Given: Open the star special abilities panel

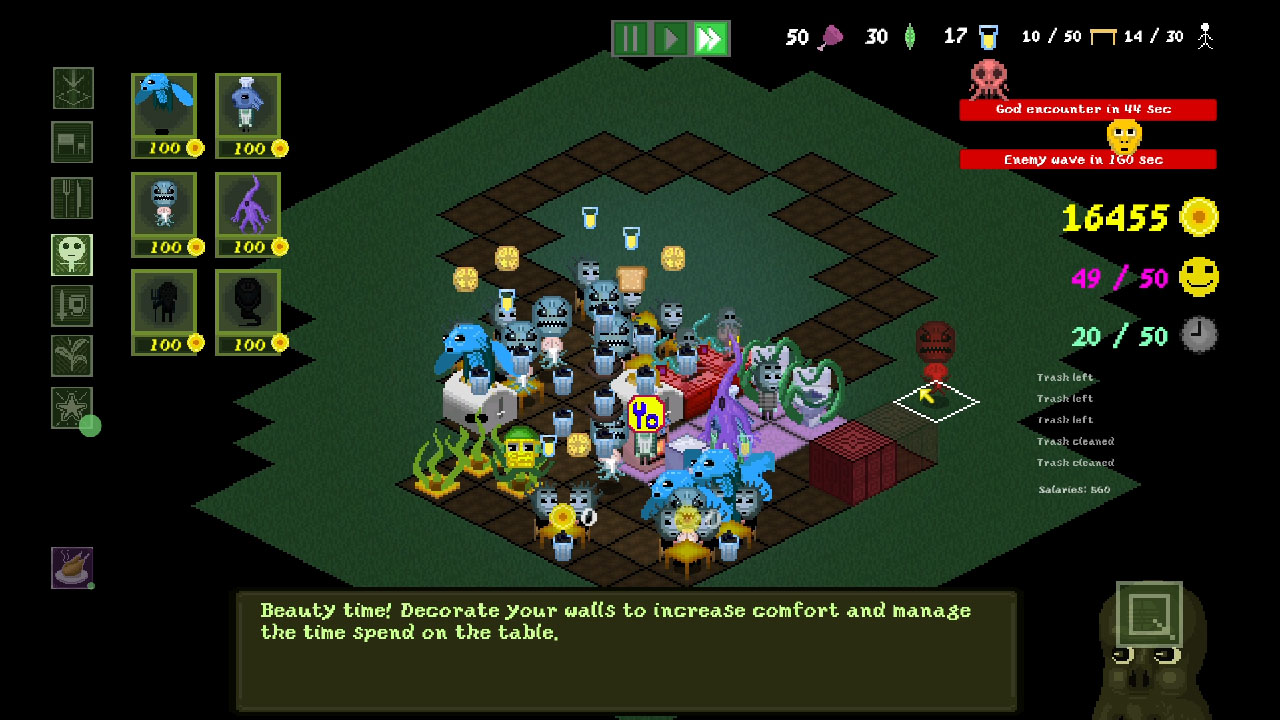Looking at the screenshot, I should point(71,408).
